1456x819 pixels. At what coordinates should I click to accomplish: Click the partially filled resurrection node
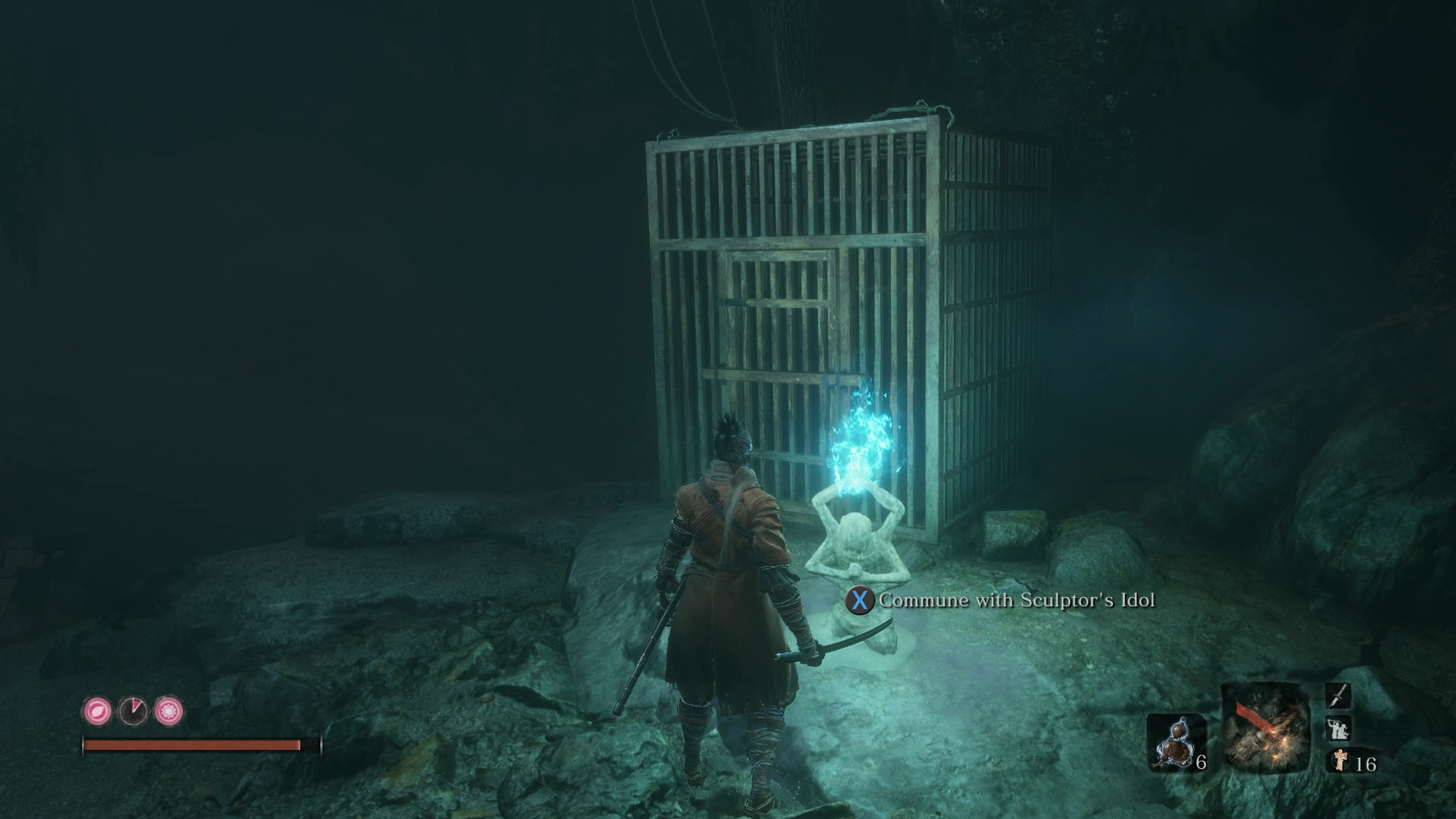coord(133,711)
